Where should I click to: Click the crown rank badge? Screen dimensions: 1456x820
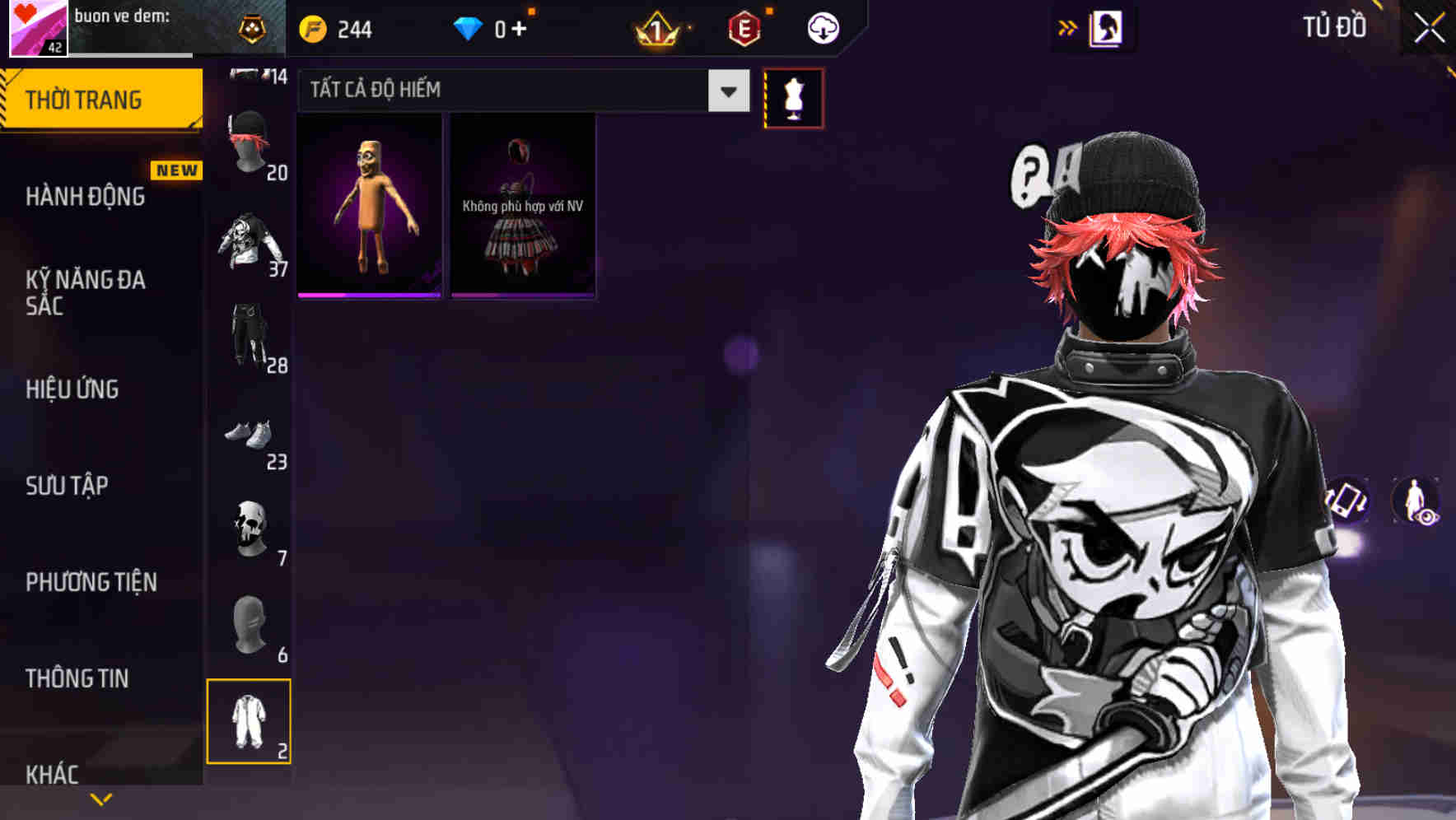pyautogui.click(x=655, y=27)
